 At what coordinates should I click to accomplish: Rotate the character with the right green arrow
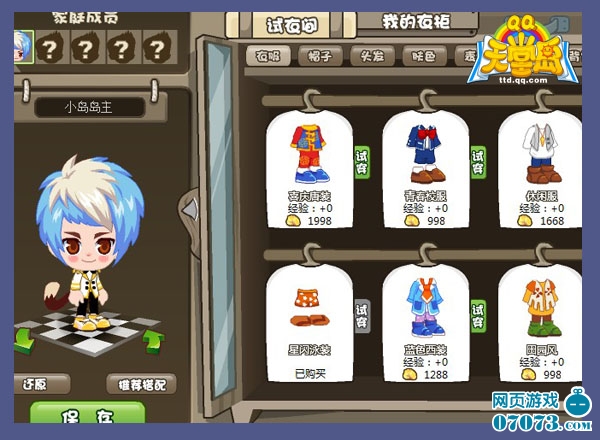[153, 342]
